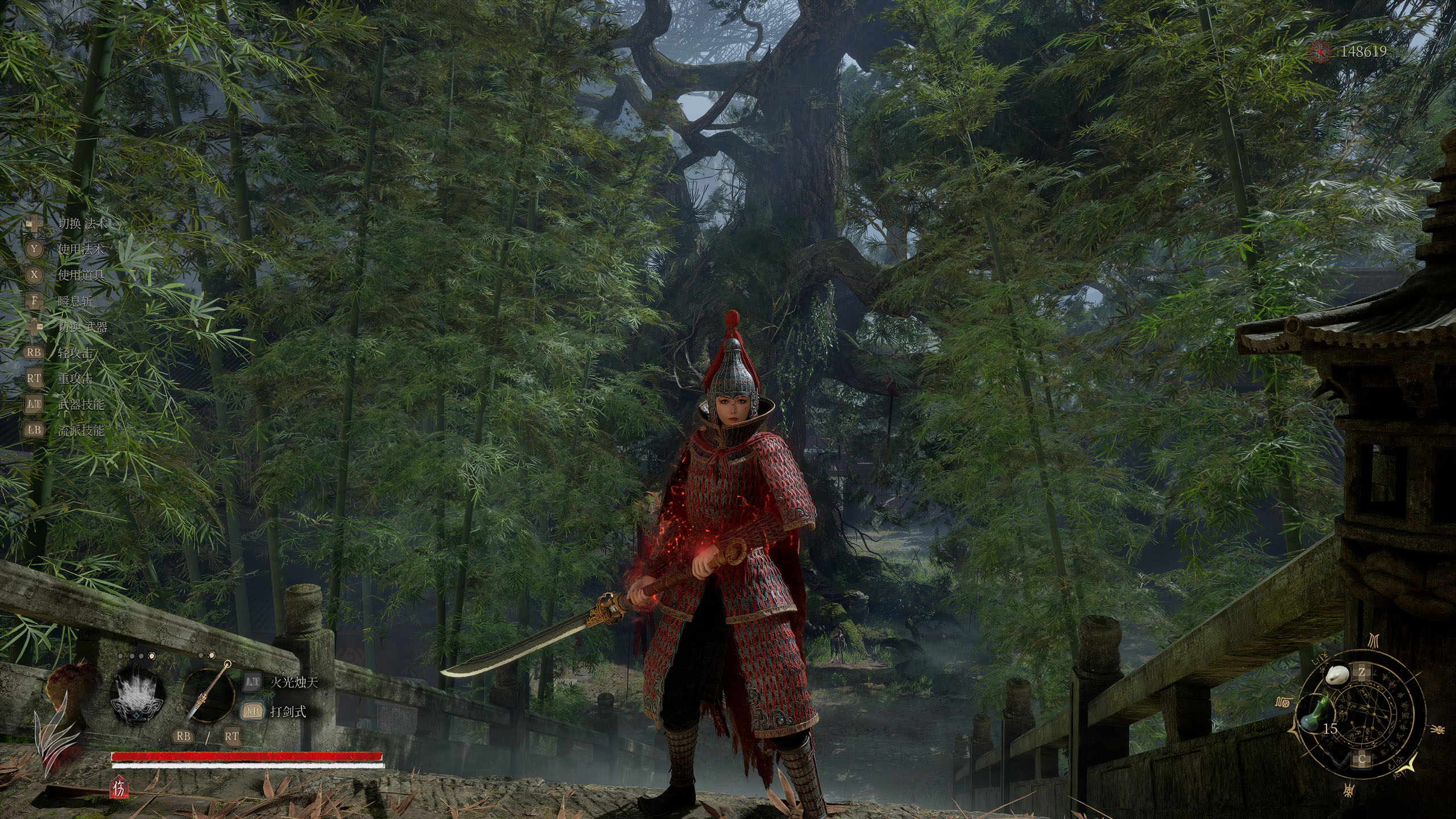Click the red currency icon beside 148619
Viewport: 1456px width, 819px height.
pos(1321,52)
